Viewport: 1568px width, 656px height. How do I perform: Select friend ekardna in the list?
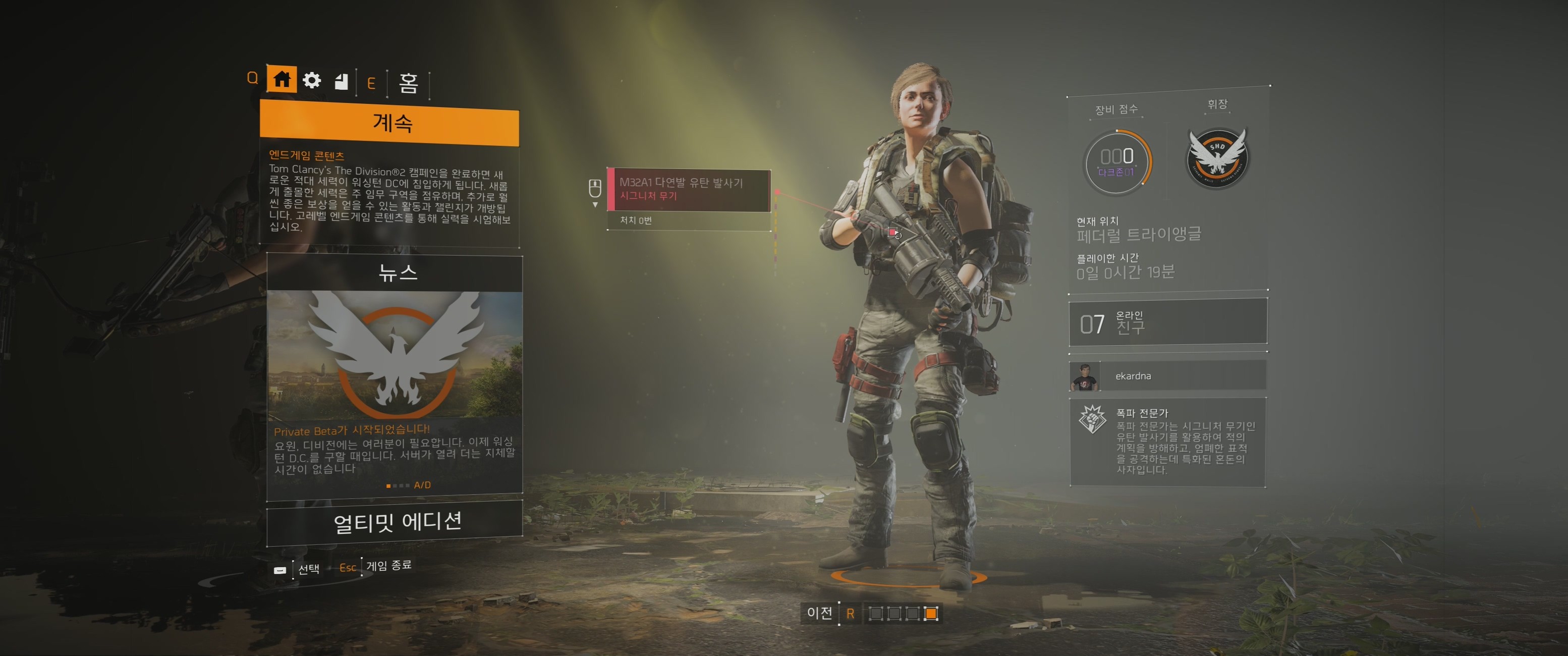(1167, 376)
